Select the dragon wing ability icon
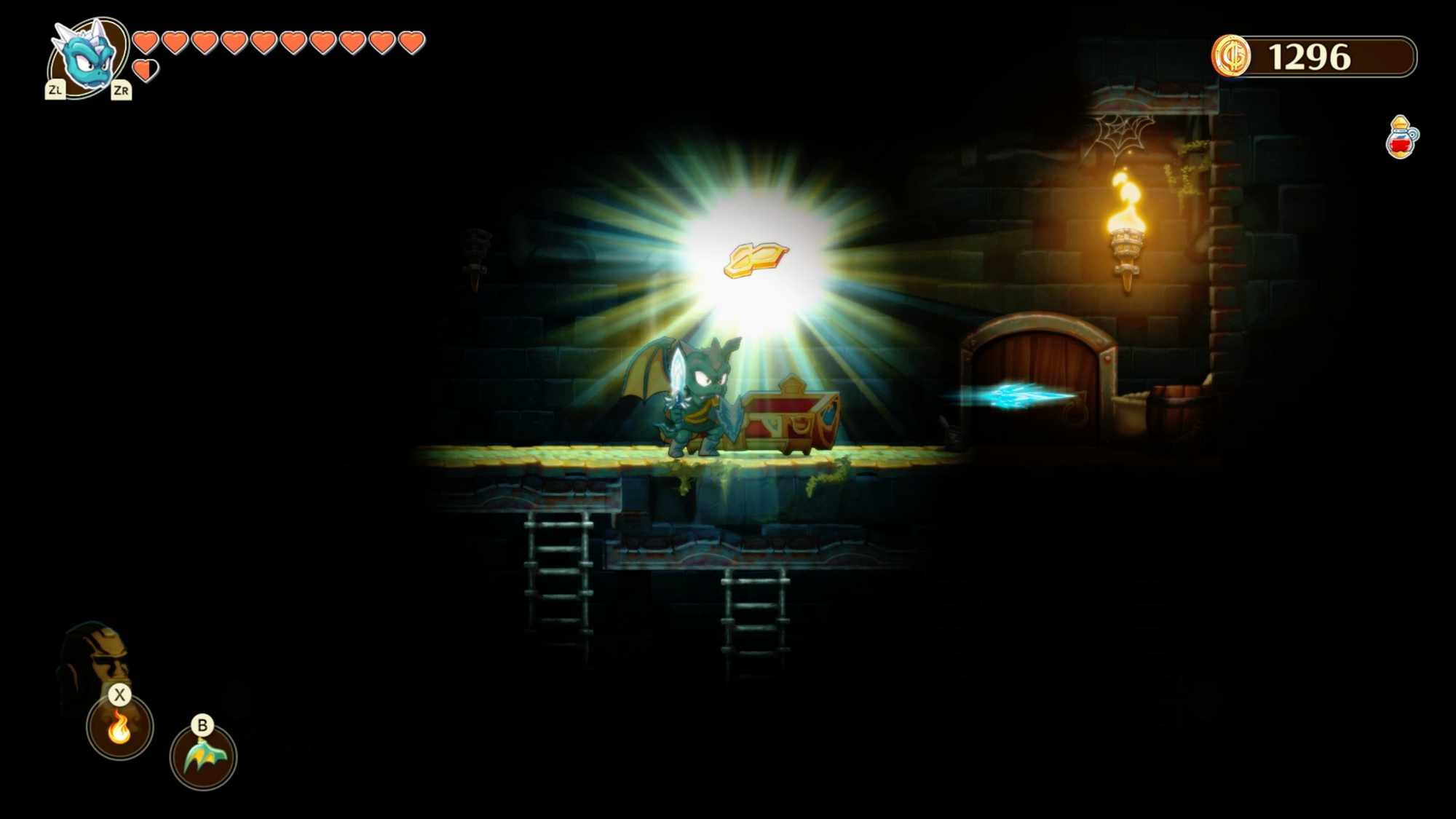 click(203, 757)
